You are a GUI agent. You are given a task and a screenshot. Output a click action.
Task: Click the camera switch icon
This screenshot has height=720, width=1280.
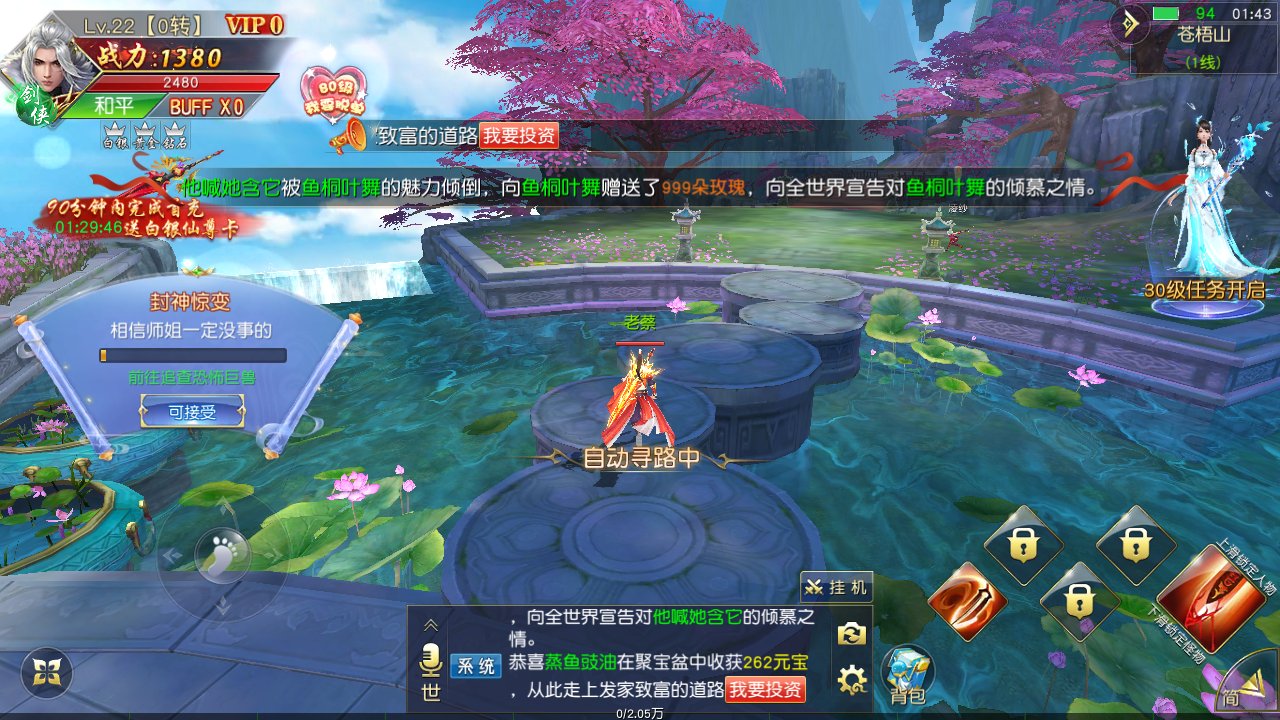(x=851, y=633)
